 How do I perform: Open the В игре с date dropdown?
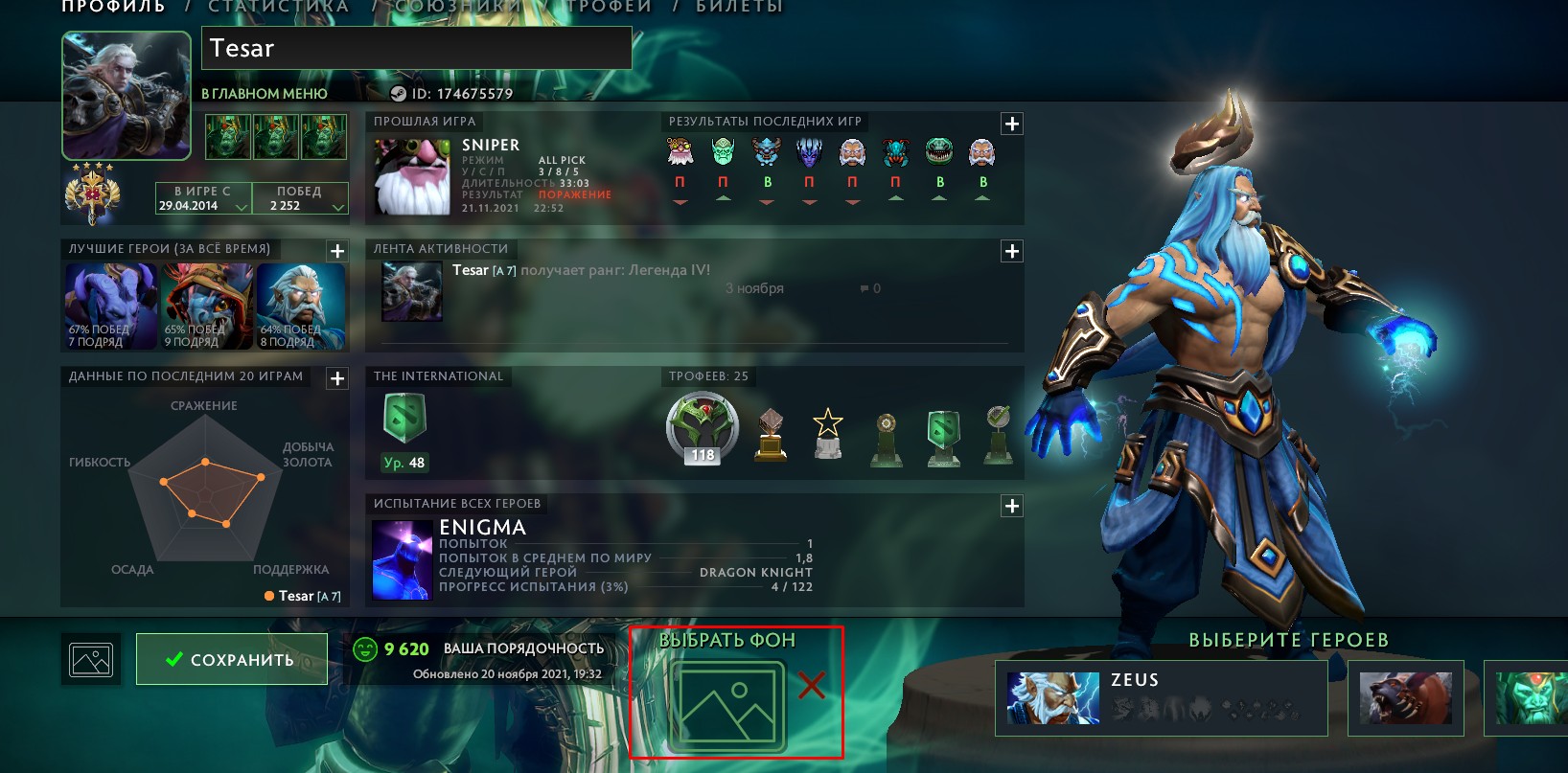click(203, 198)
